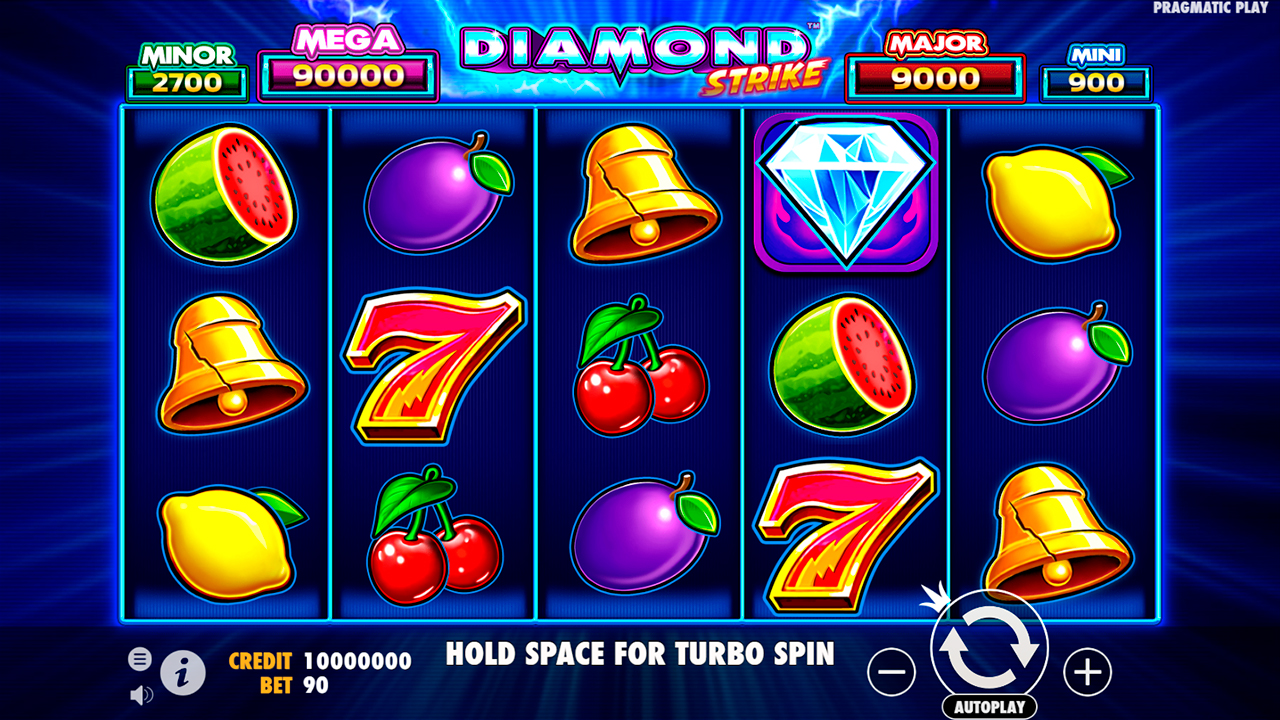Start spins via AUTOPLAY label
The image size is (1280, 720).
pyautogui.click(x=988, y=704)
